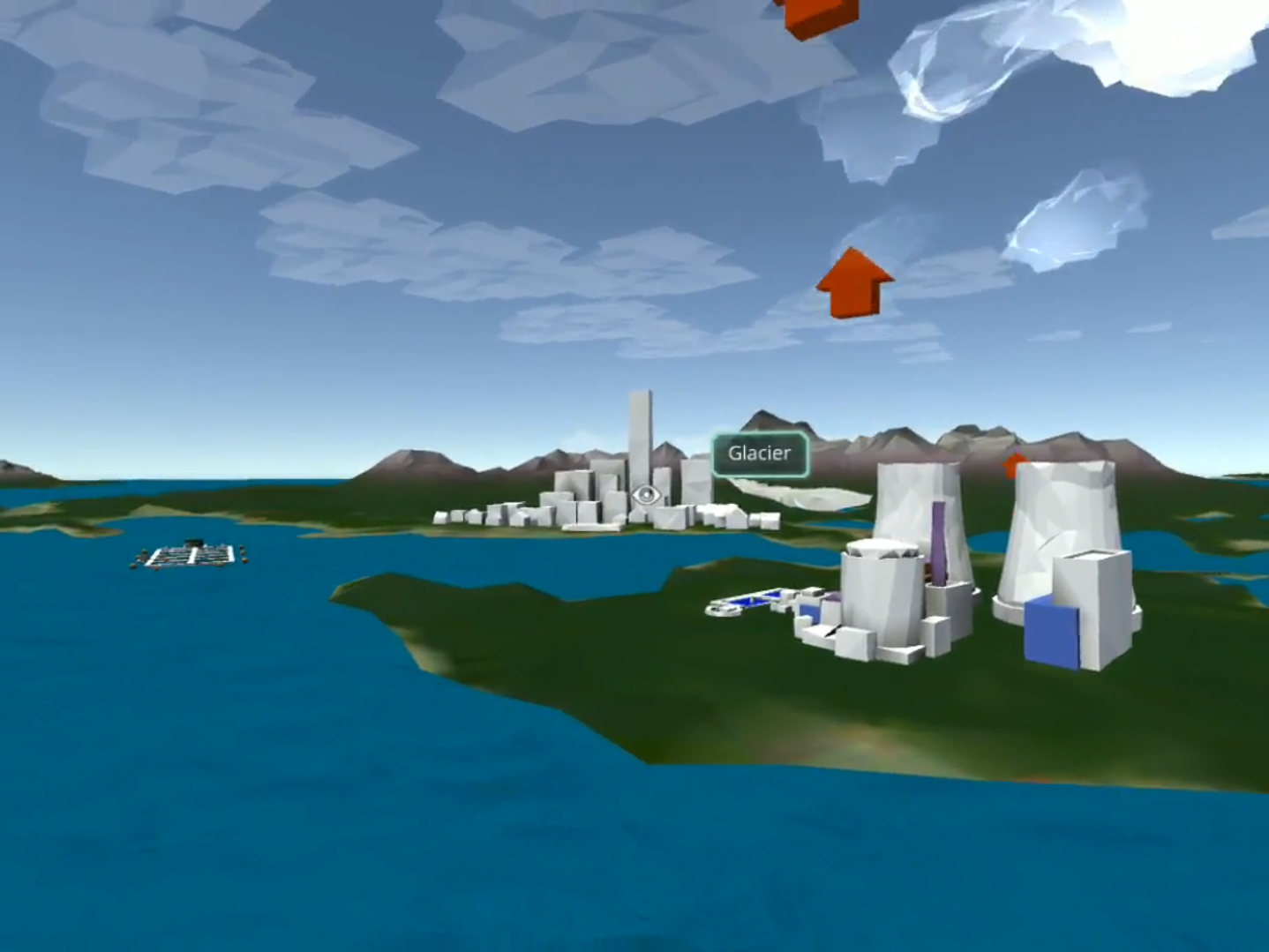This screenshot has width=1269, height=952.
Task: Click the orange arrow marker in the sky
Action: 852,281
